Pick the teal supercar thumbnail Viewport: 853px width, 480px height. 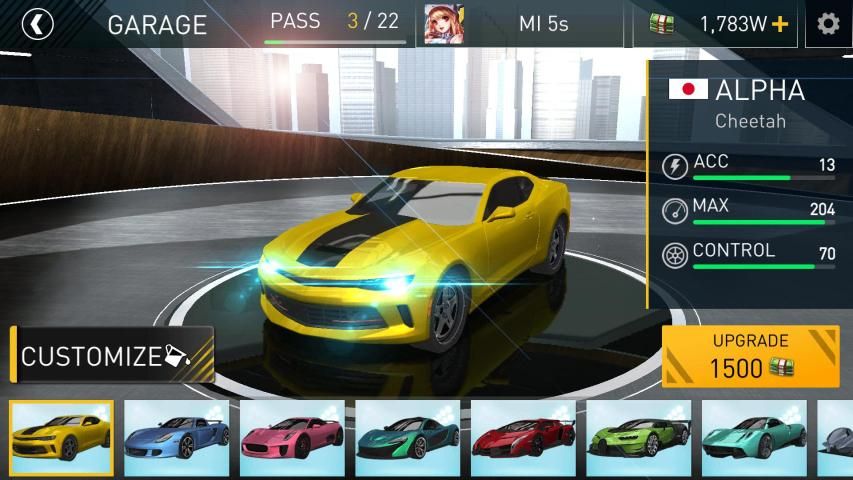[754, 437]
